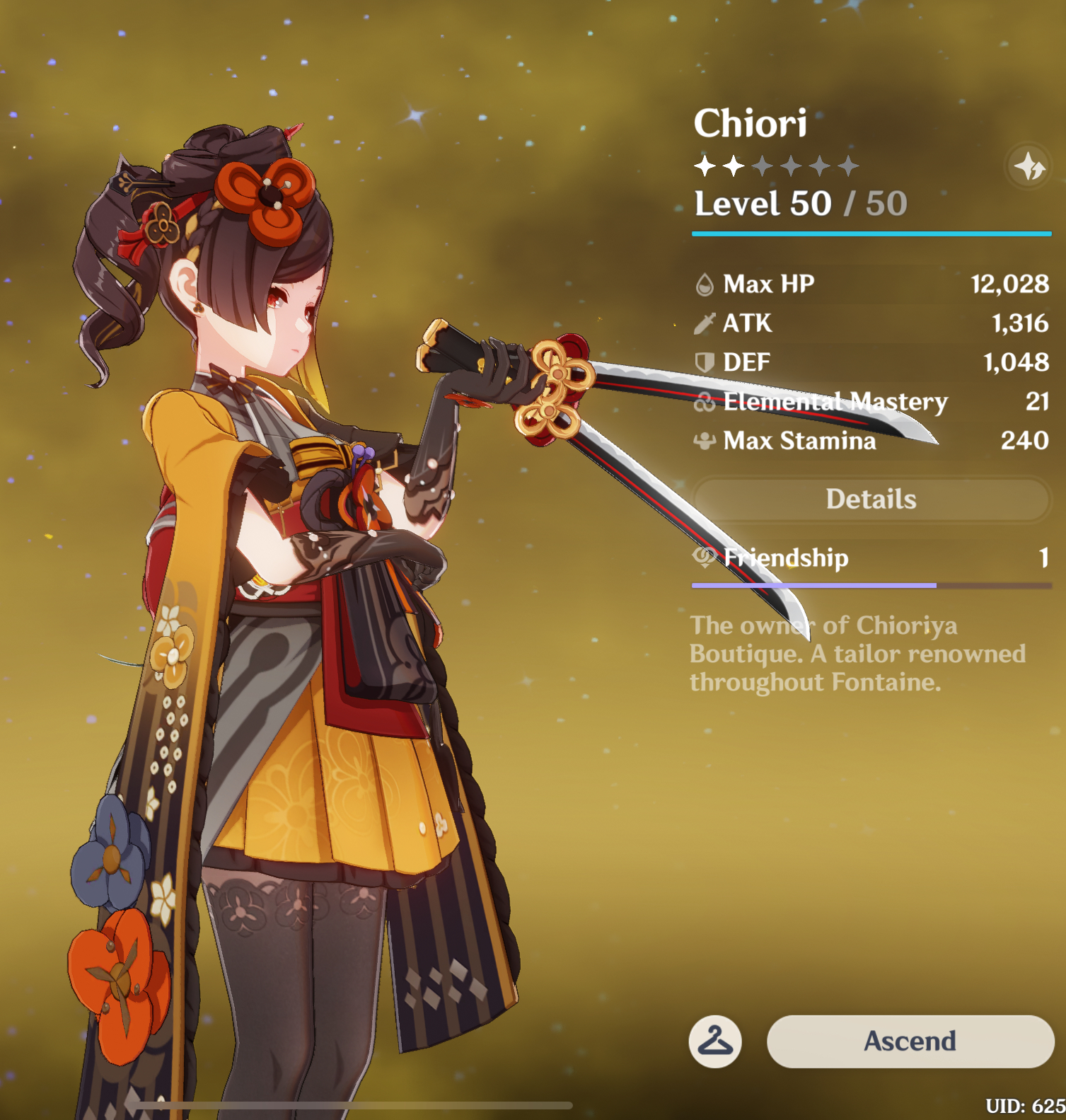Click the sparkle effect icon near the stars

(x=1029, y=168)
